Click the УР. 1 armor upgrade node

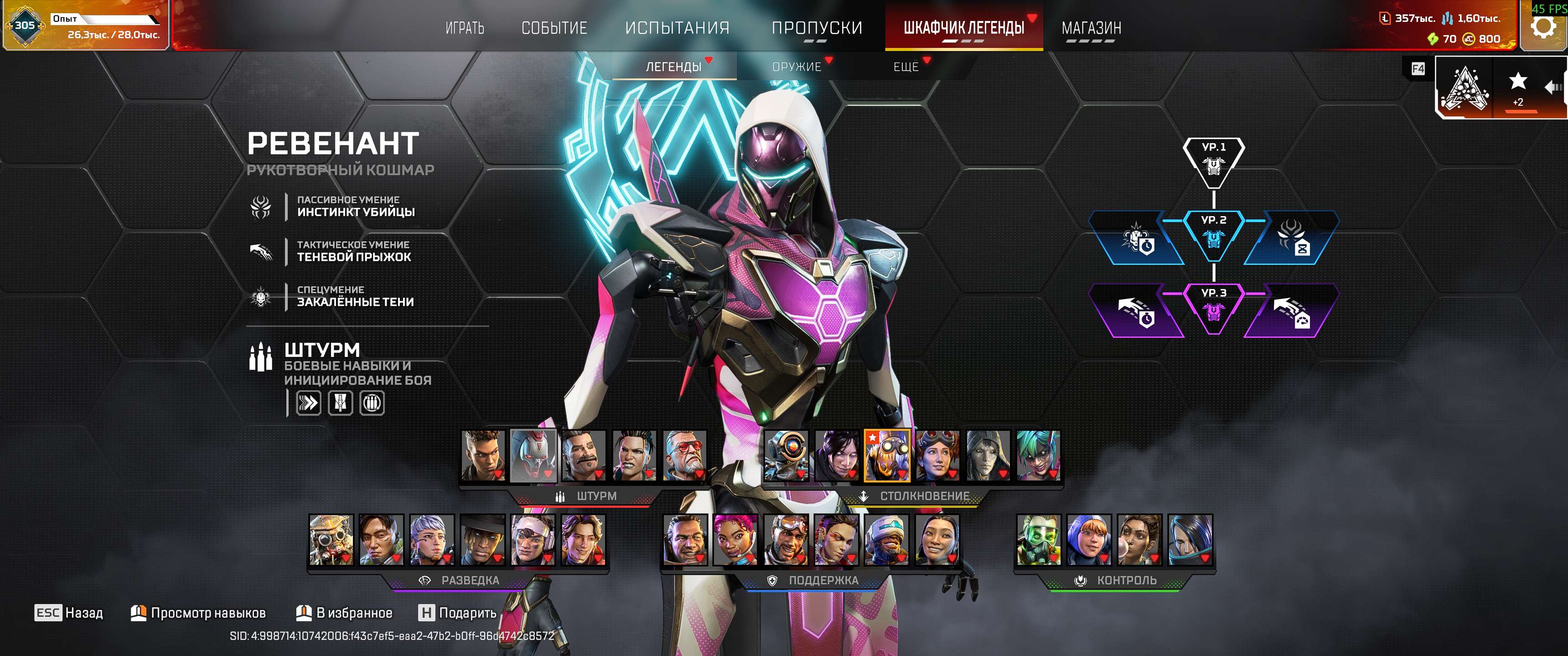pyautogui.click(x=1213, y=160)
